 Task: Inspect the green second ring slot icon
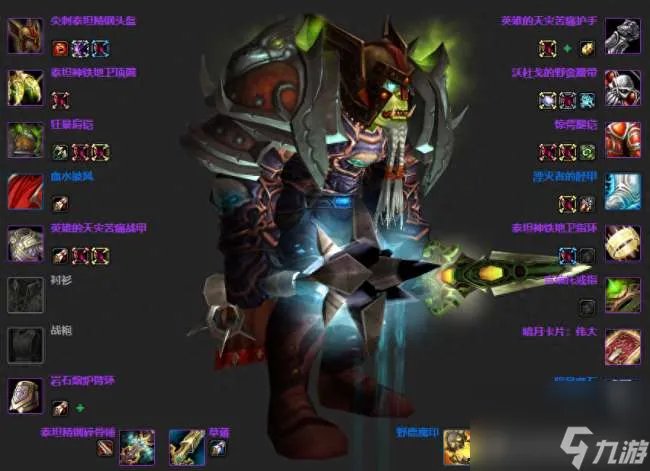622,295
